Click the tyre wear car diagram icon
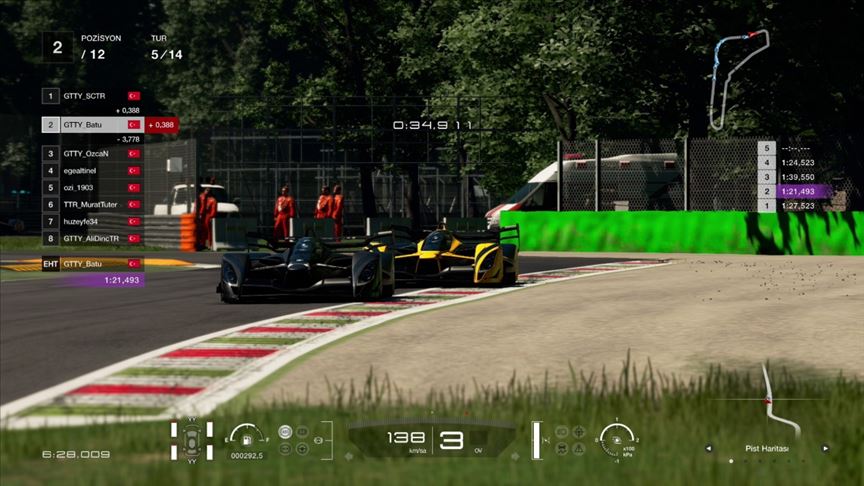 pos(191,441)
